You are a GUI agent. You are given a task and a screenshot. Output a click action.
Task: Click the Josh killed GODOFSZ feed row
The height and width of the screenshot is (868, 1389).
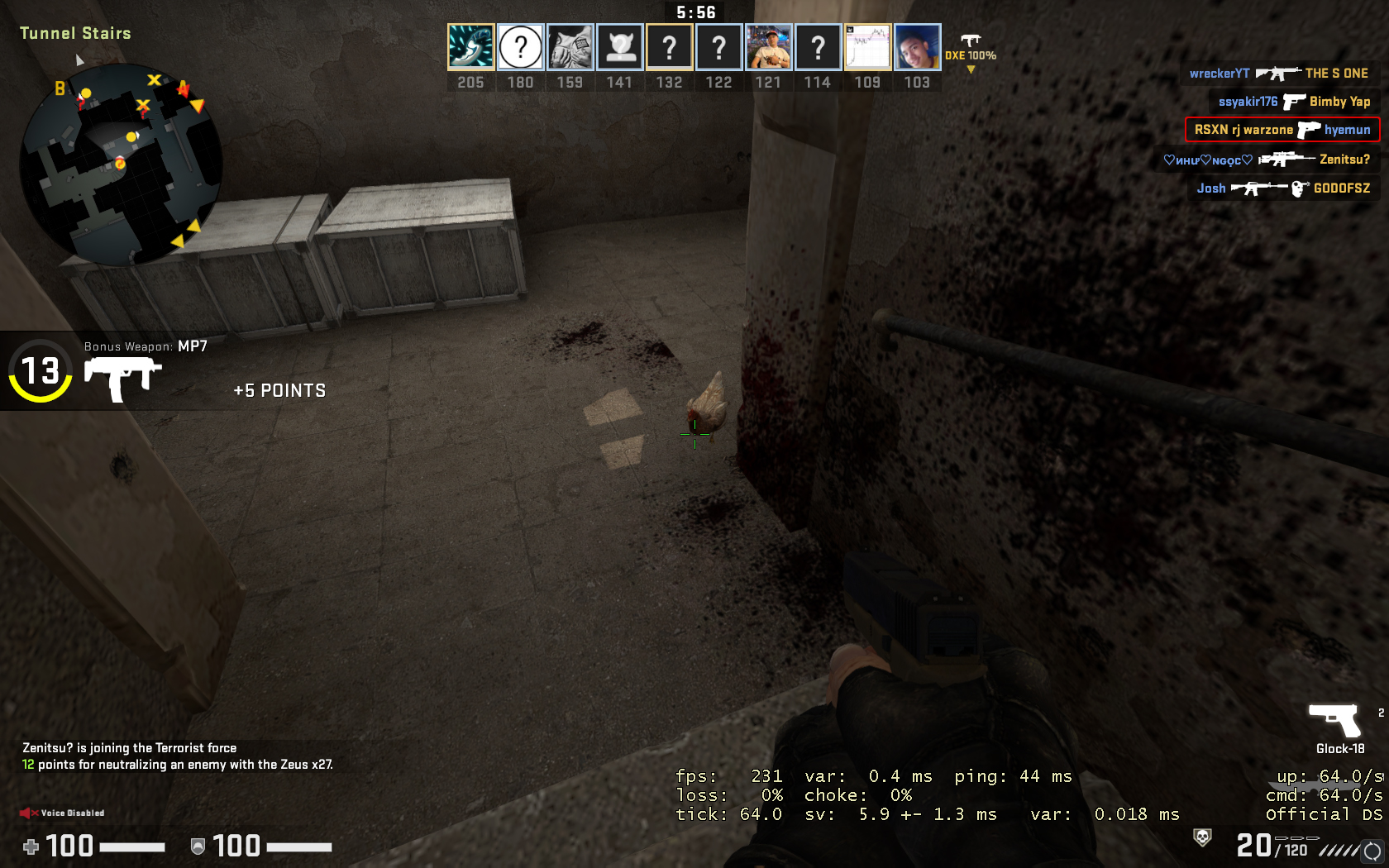pyautogui.click(x=1283, y=188)
